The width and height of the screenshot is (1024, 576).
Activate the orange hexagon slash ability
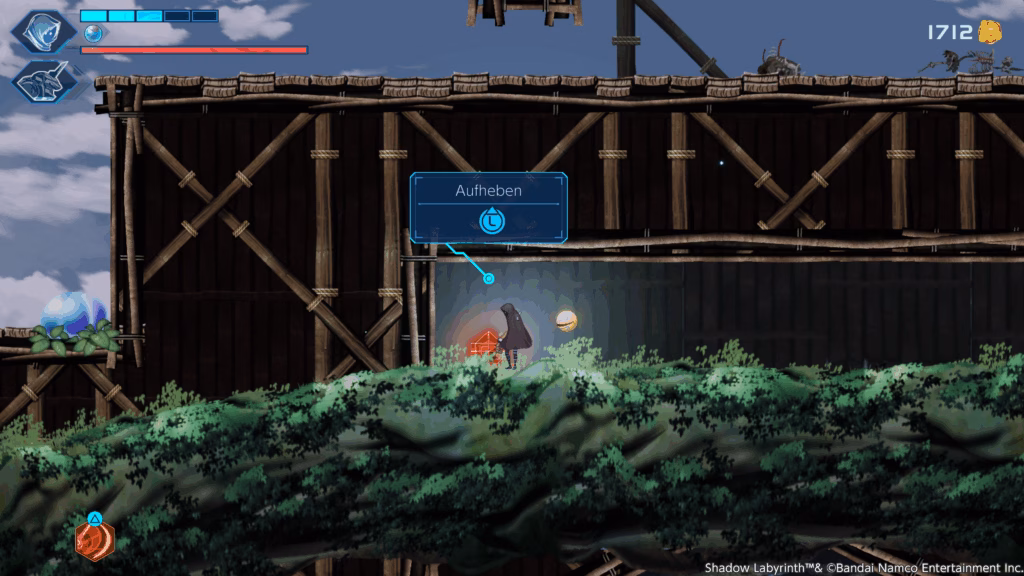tap(95, 541)
